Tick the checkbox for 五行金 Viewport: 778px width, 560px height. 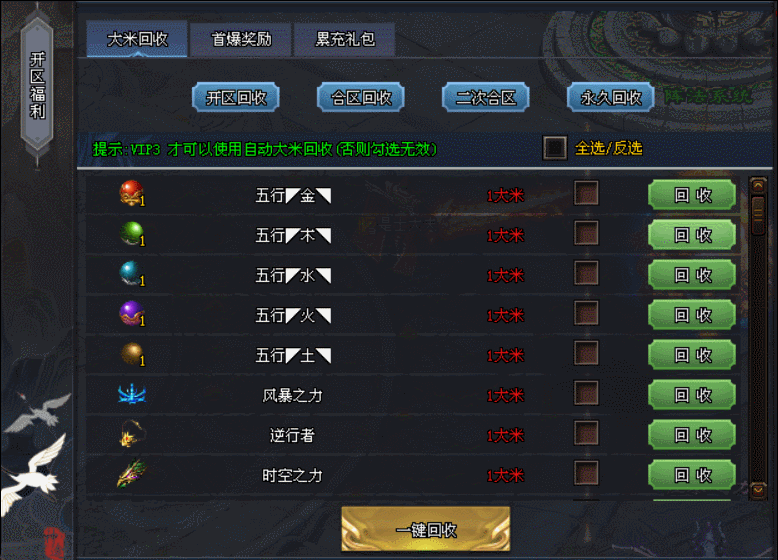586,194
